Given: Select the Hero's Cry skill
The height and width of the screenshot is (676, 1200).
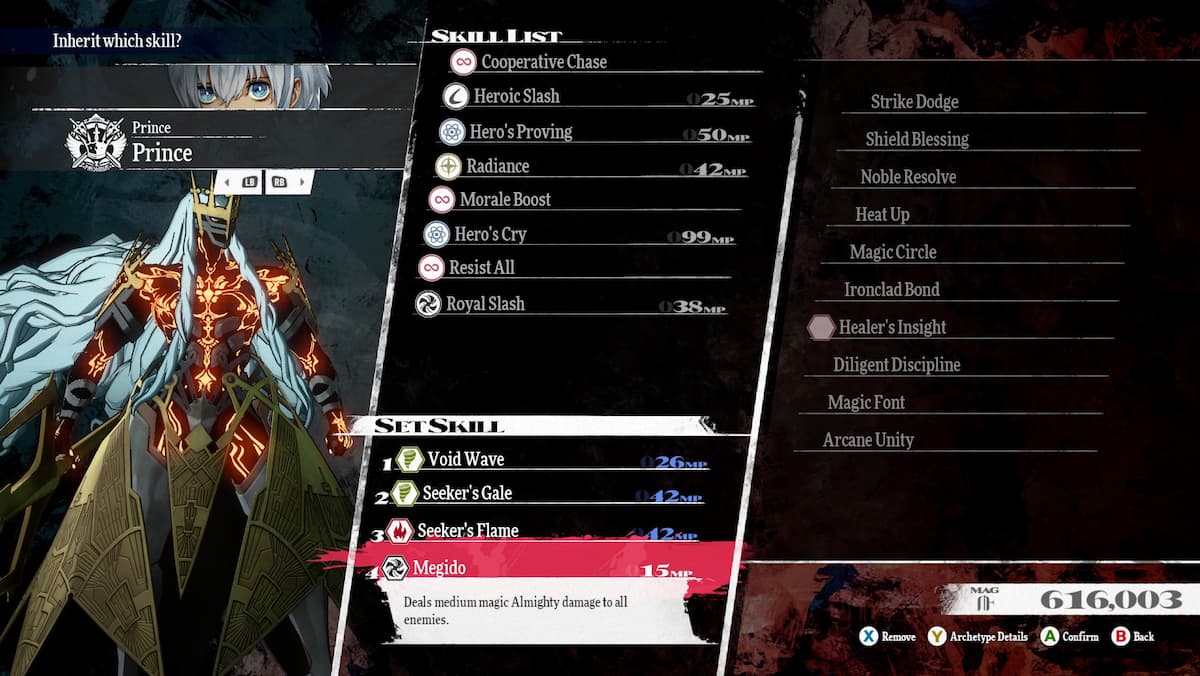Looking at the screenshot, I should point(490,235).
